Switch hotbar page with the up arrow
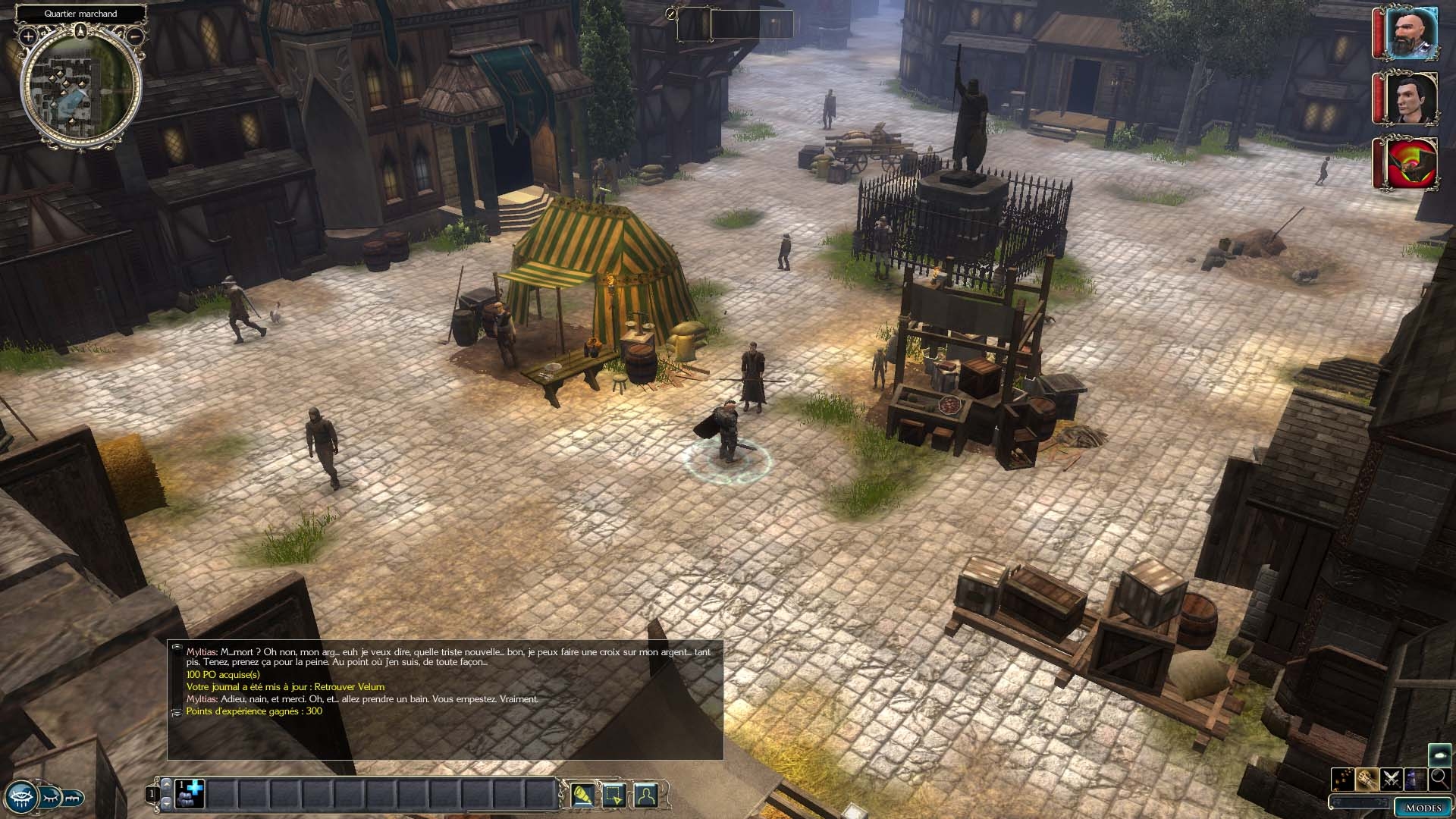The height and width of the screenshot is (819, 1456). click(x=167, y=785)
